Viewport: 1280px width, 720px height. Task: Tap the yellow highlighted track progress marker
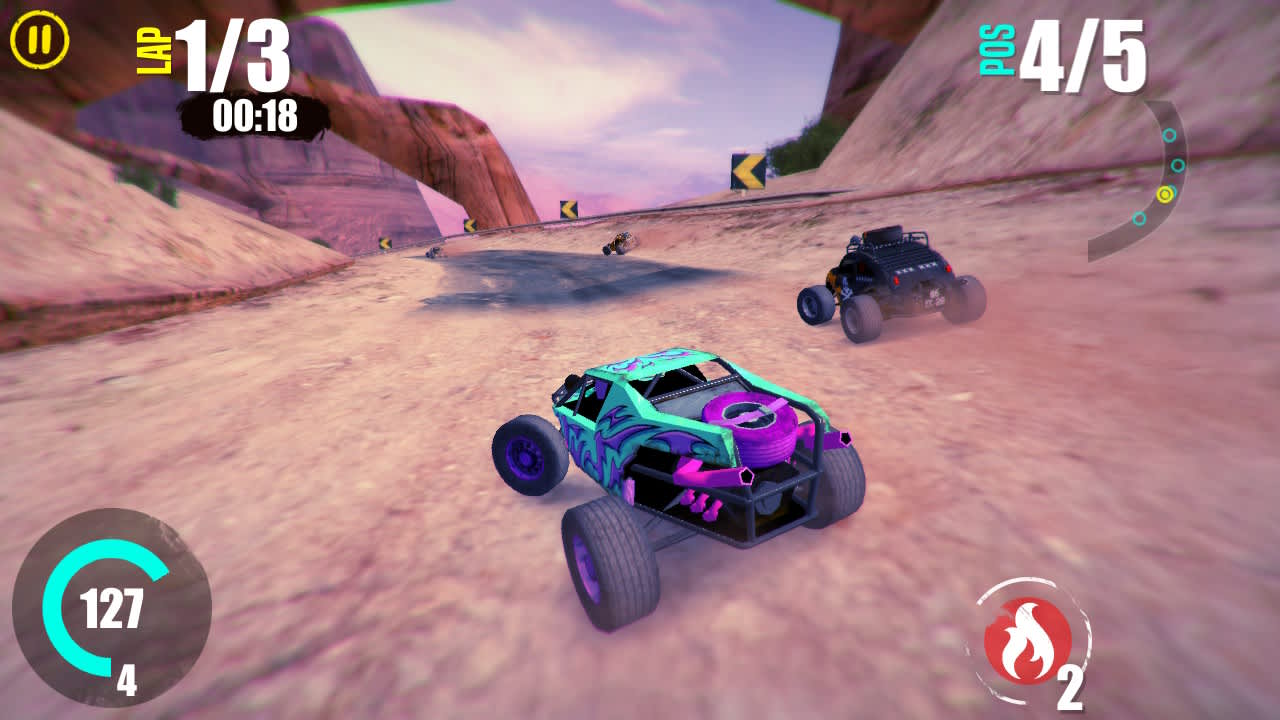[1165, 194]
